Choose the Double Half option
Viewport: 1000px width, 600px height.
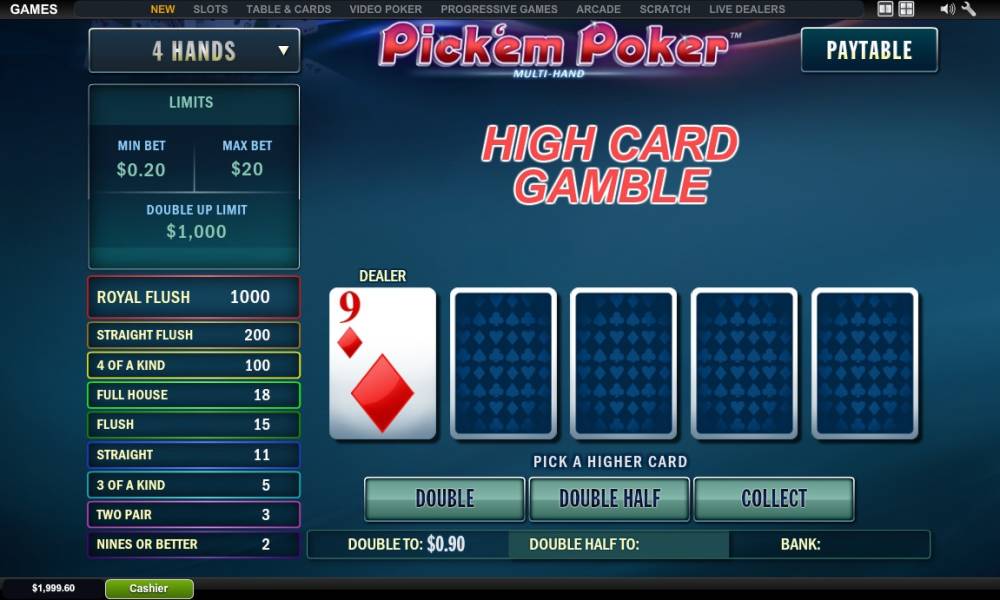coord(609,498)
